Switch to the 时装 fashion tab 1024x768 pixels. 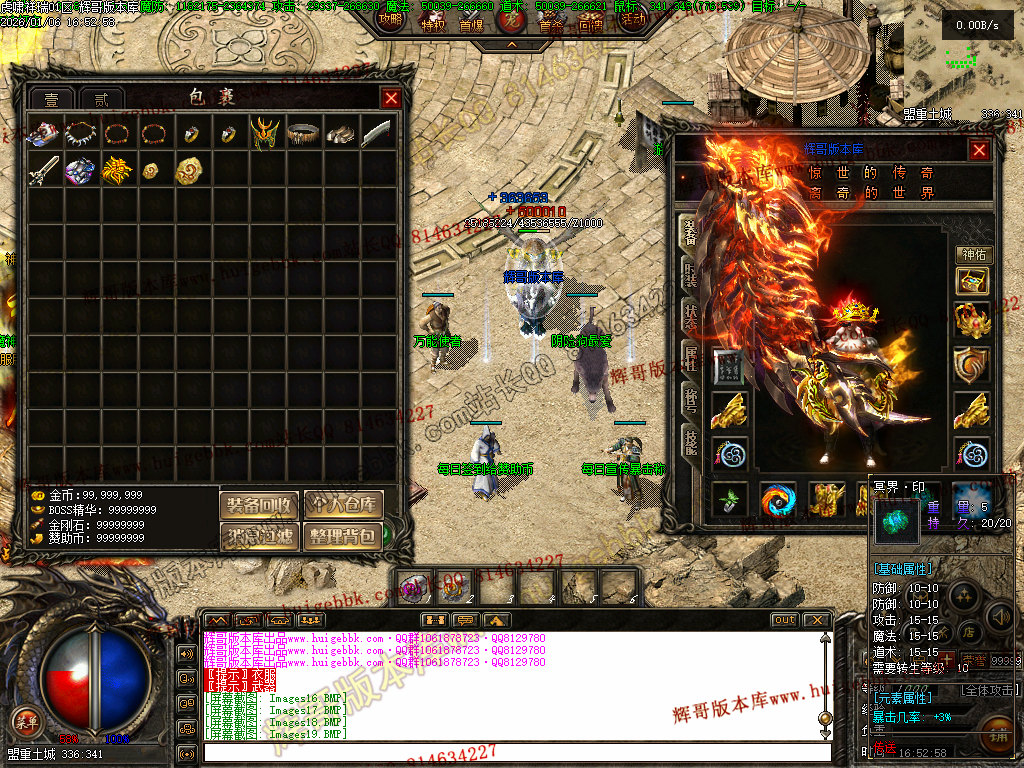[690, 274]
